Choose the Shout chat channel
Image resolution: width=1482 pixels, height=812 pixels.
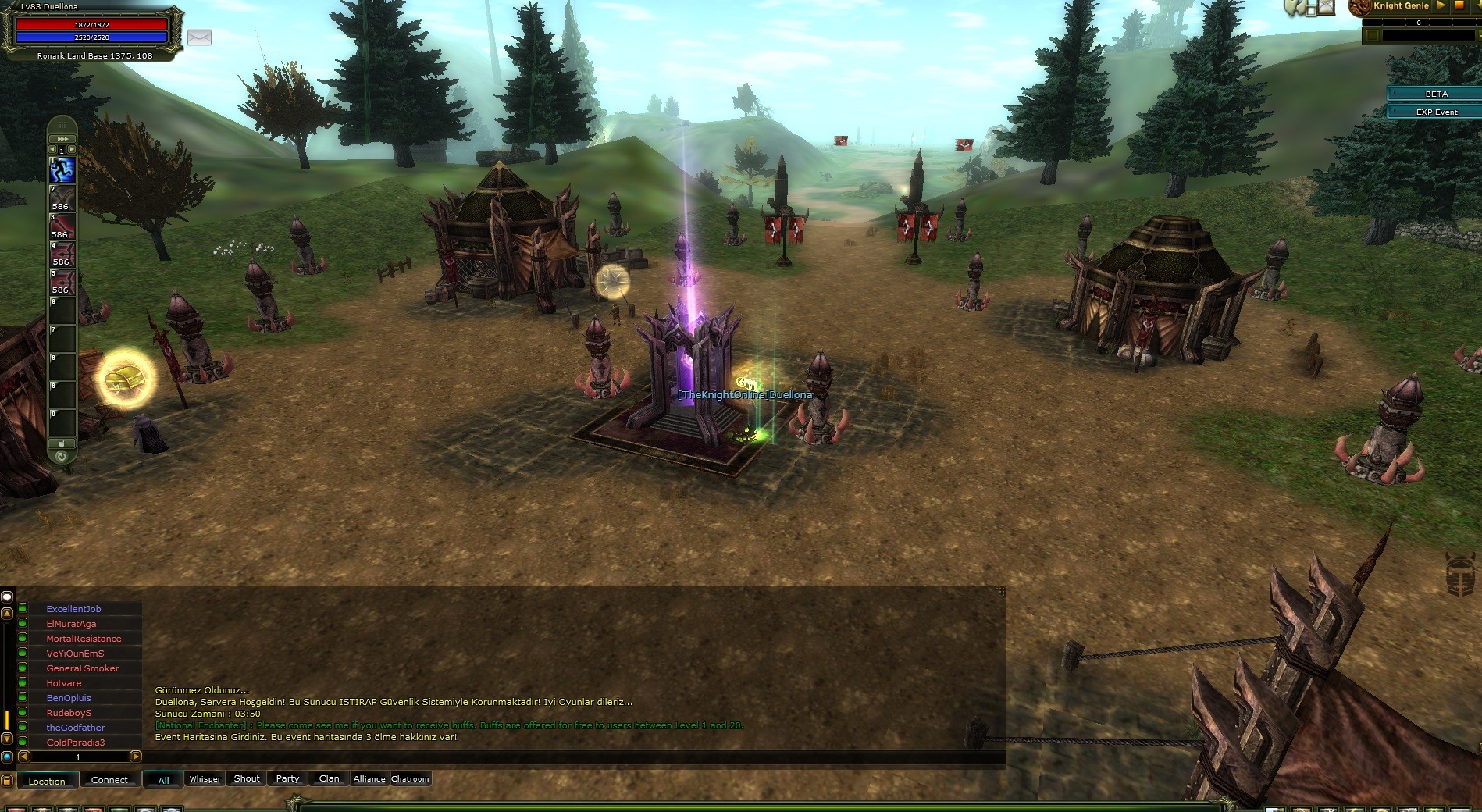(x=247, y=778)
